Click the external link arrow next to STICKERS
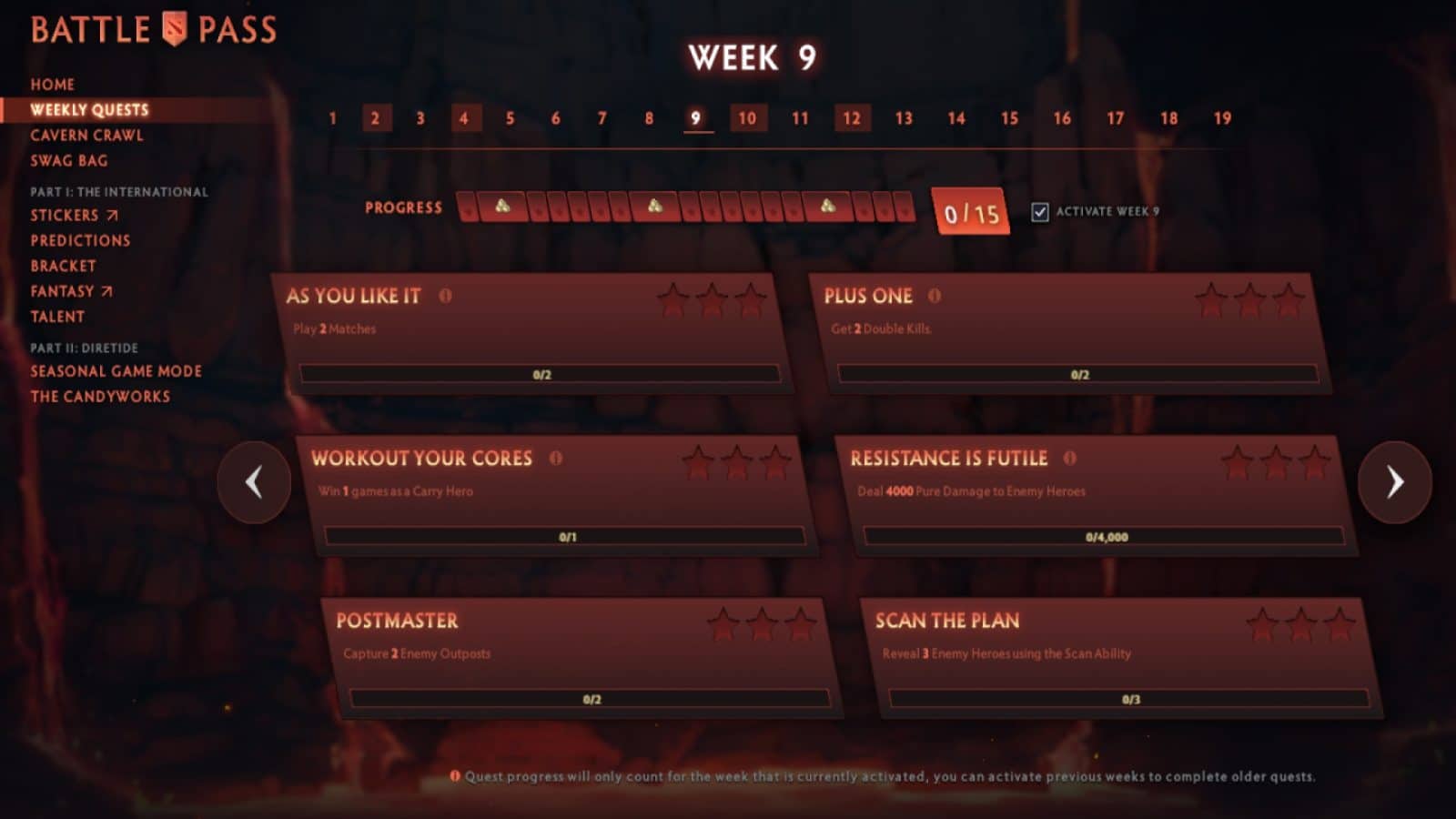Image resolution: width=1456 pixels, height=819 pixels. click(x=113, y=215)
